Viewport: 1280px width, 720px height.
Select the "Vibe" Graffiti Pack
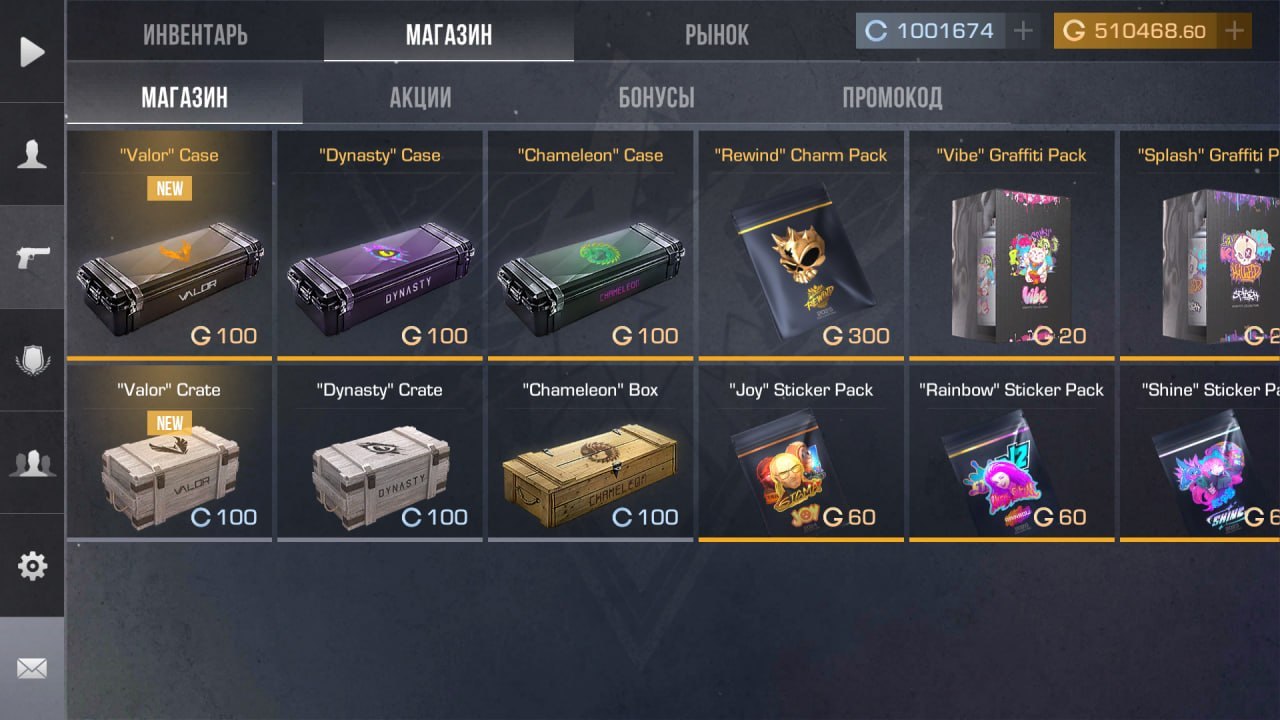click(x=1011, y=245)
